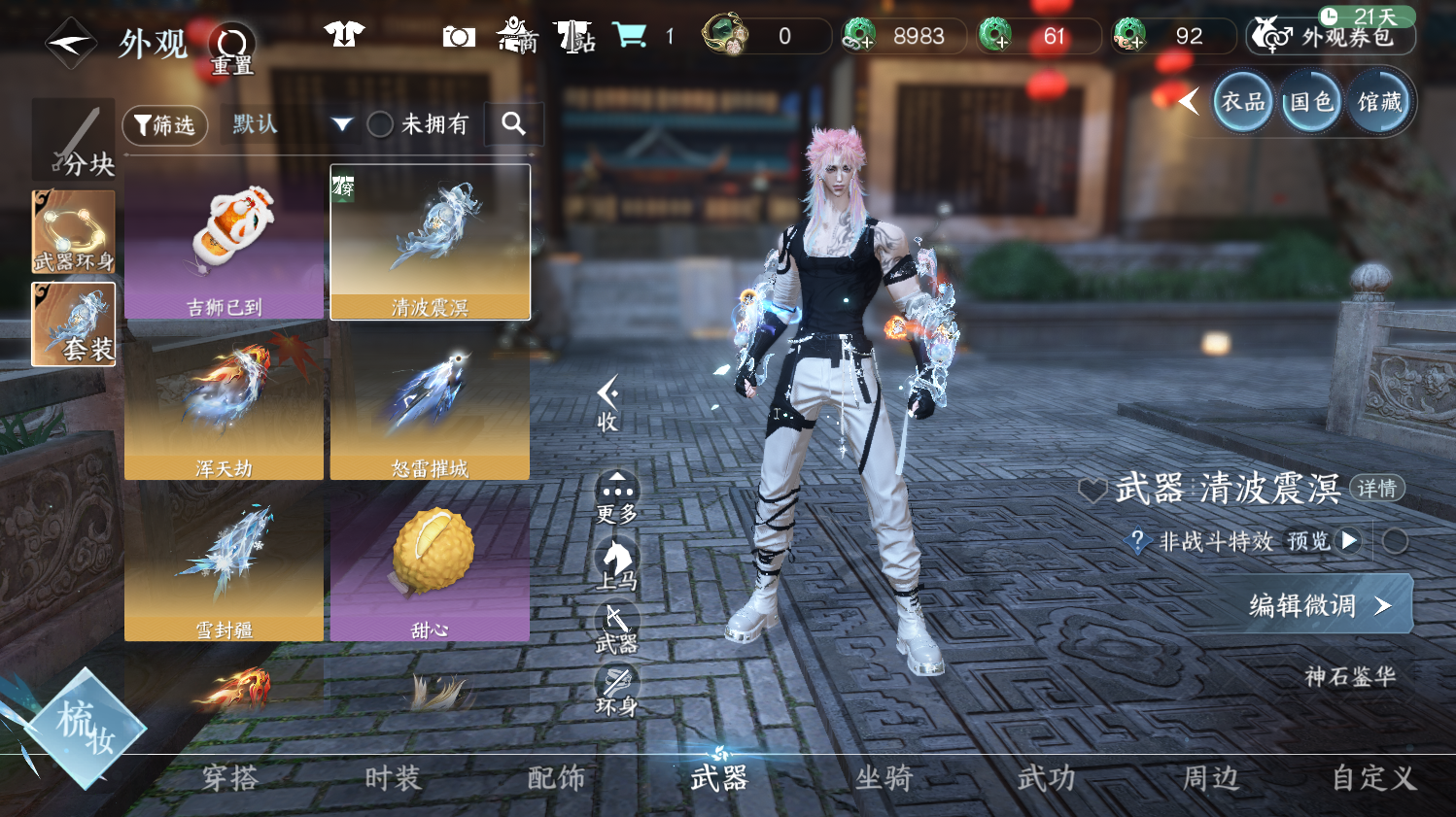Show weapon 详情 details
This screenshot has width=1456, height=817.
pos(1376,489)
